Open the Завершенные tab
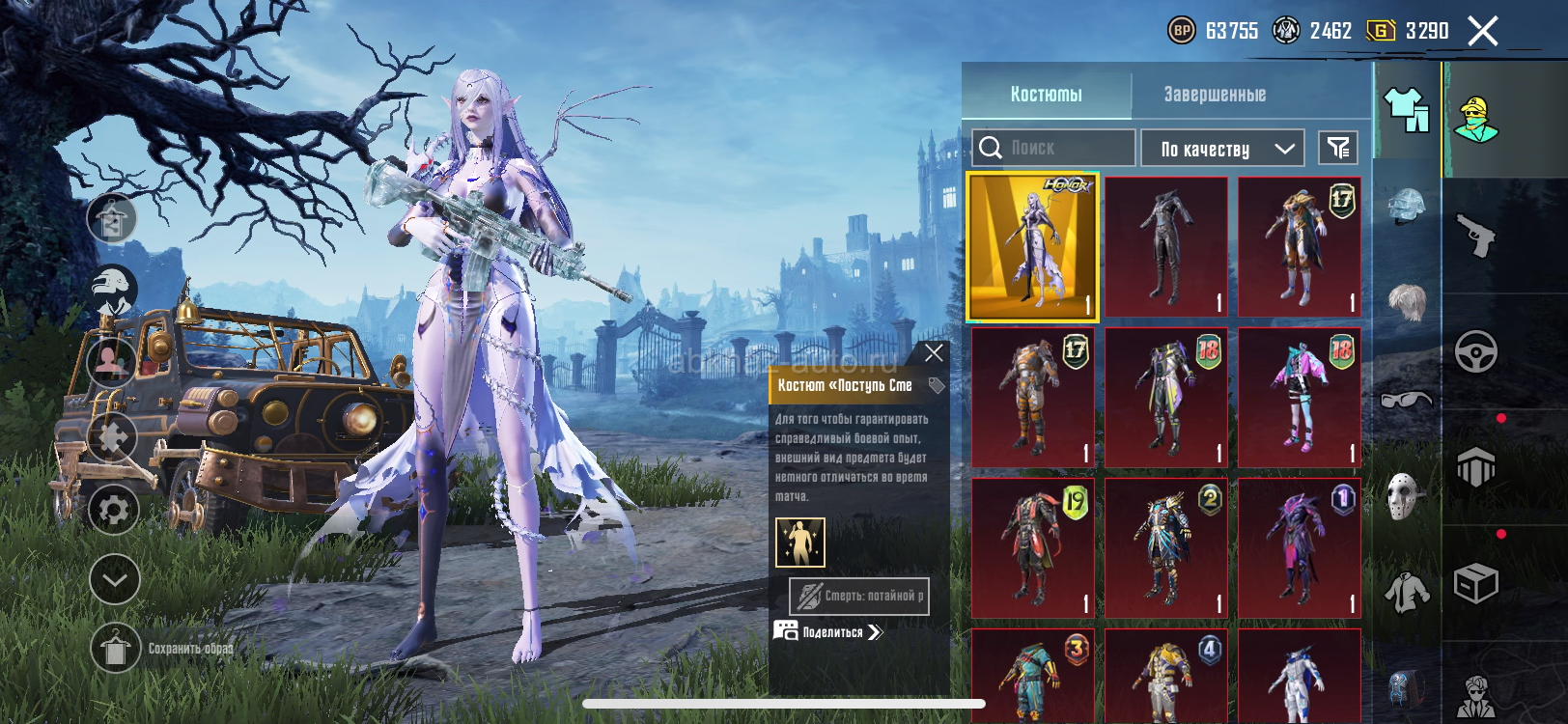 1215,95
